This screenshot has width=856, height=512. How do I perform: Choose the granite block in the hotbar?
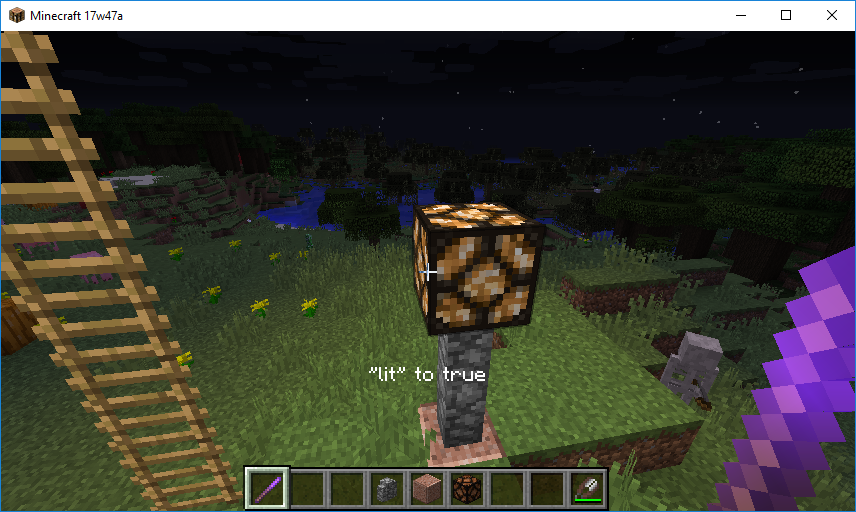pos(427,489)
